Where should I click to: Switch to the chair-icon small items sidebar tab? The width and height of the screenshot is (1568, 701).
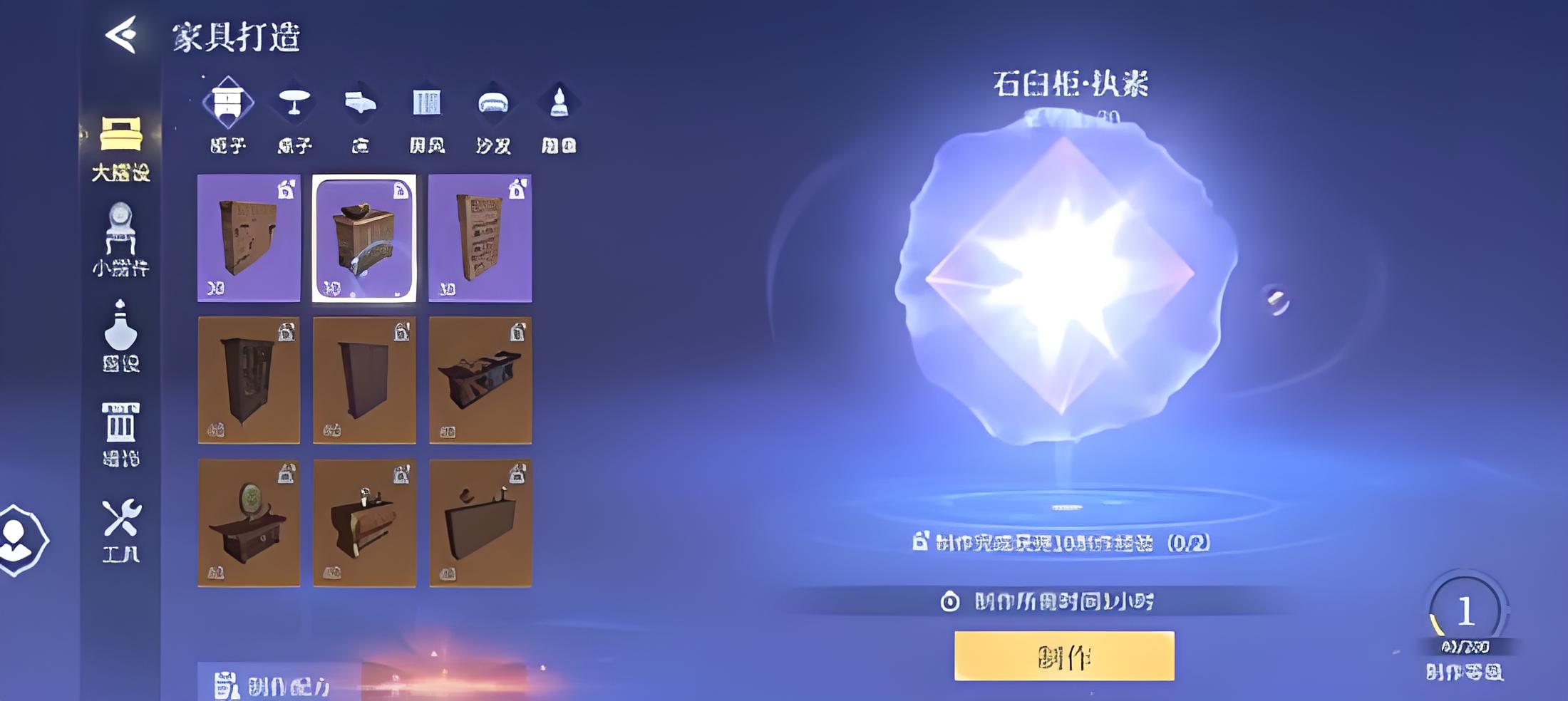[120, 239]
